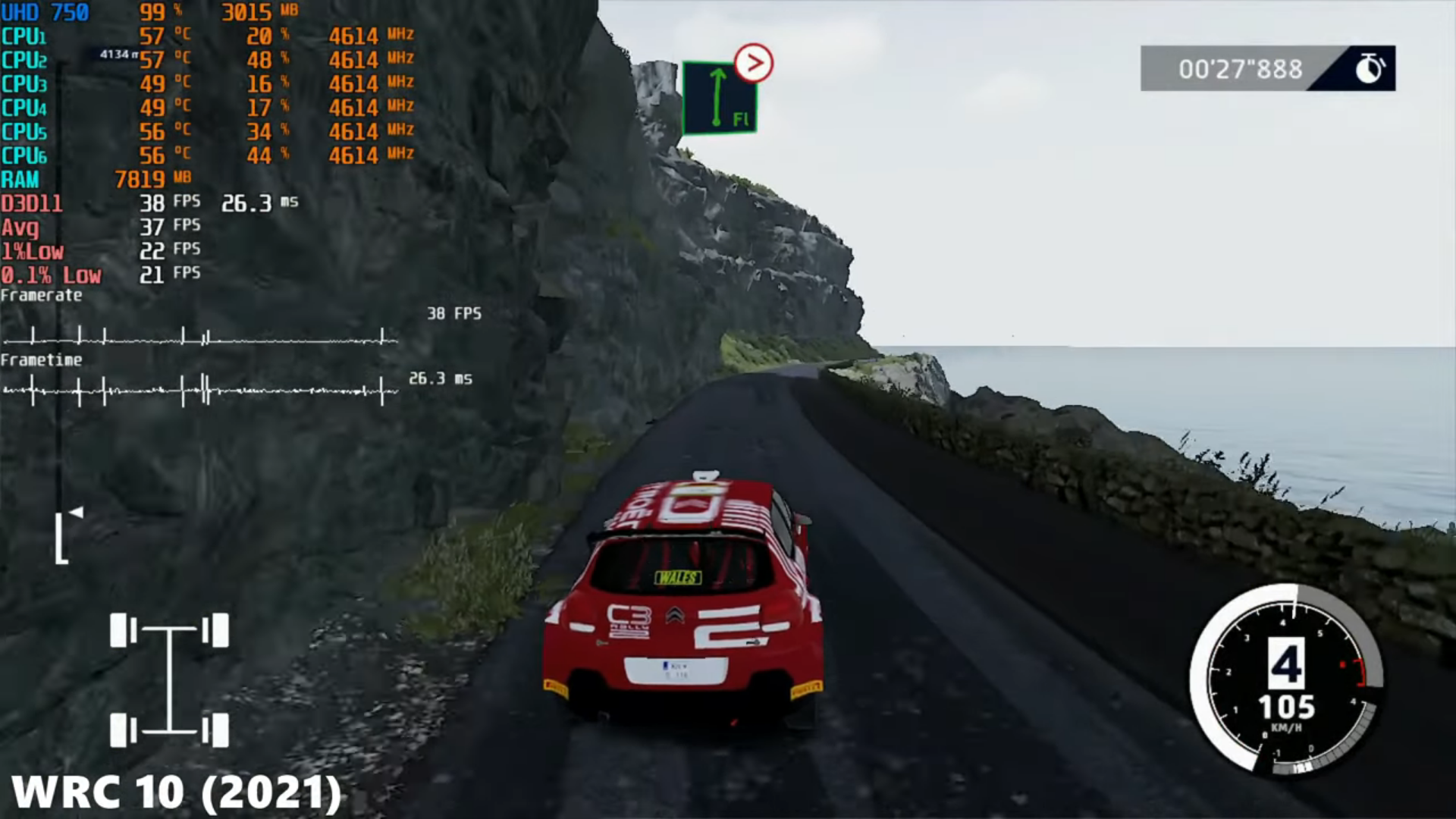Click the green straight-arrow pace note sign

point(719,99)
